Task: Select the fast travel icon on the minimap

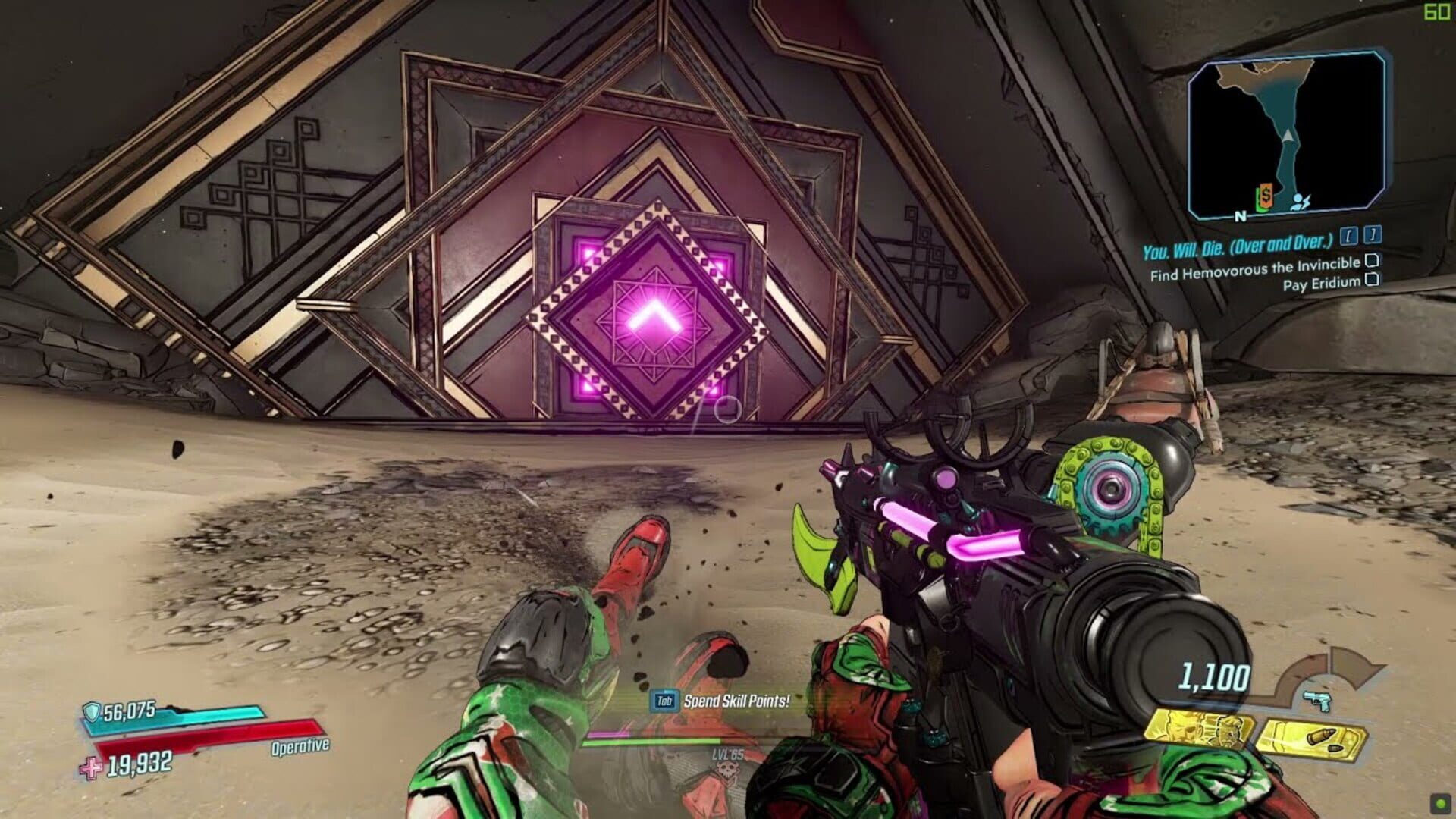Action: pyautogui.click(x=1299, y=201)
